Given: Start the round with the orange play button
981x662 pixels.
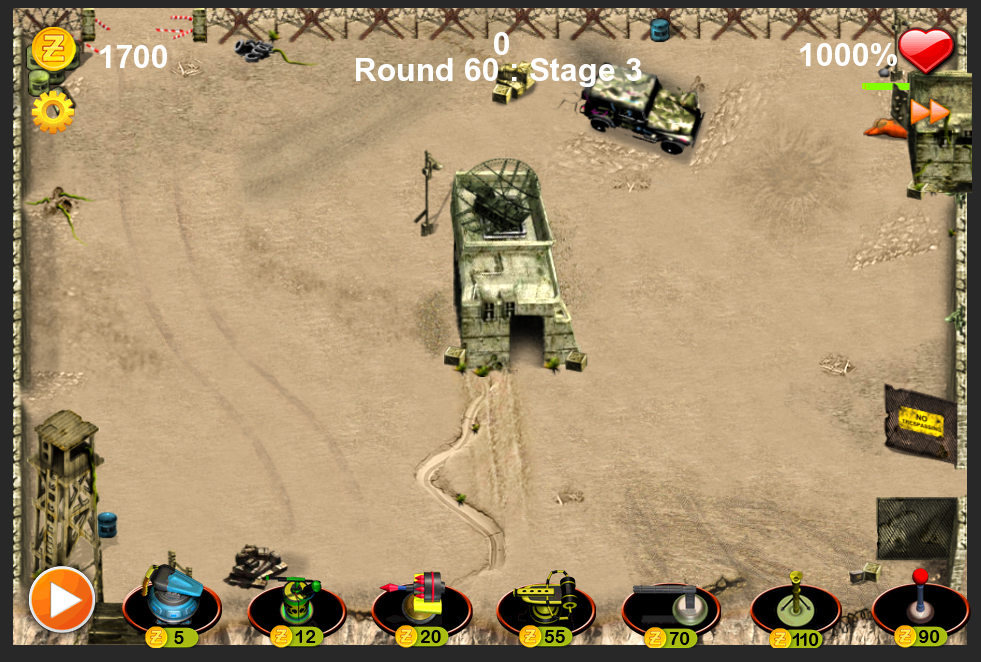Looking at the screenshot, I should 62,600.
